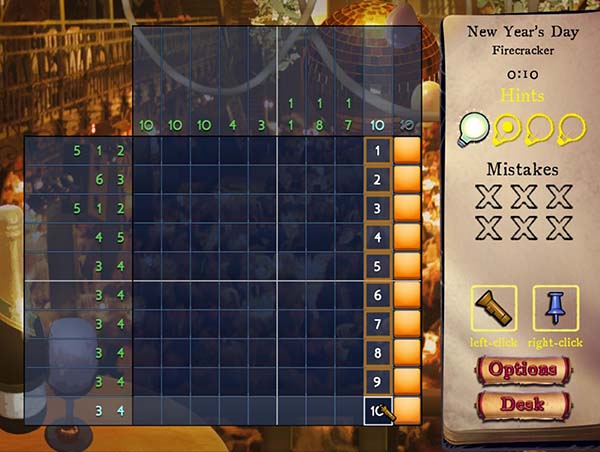This screenshot has height=452, width=600.
Task: Click the row 5 number button
Action: tap(377, 267)
